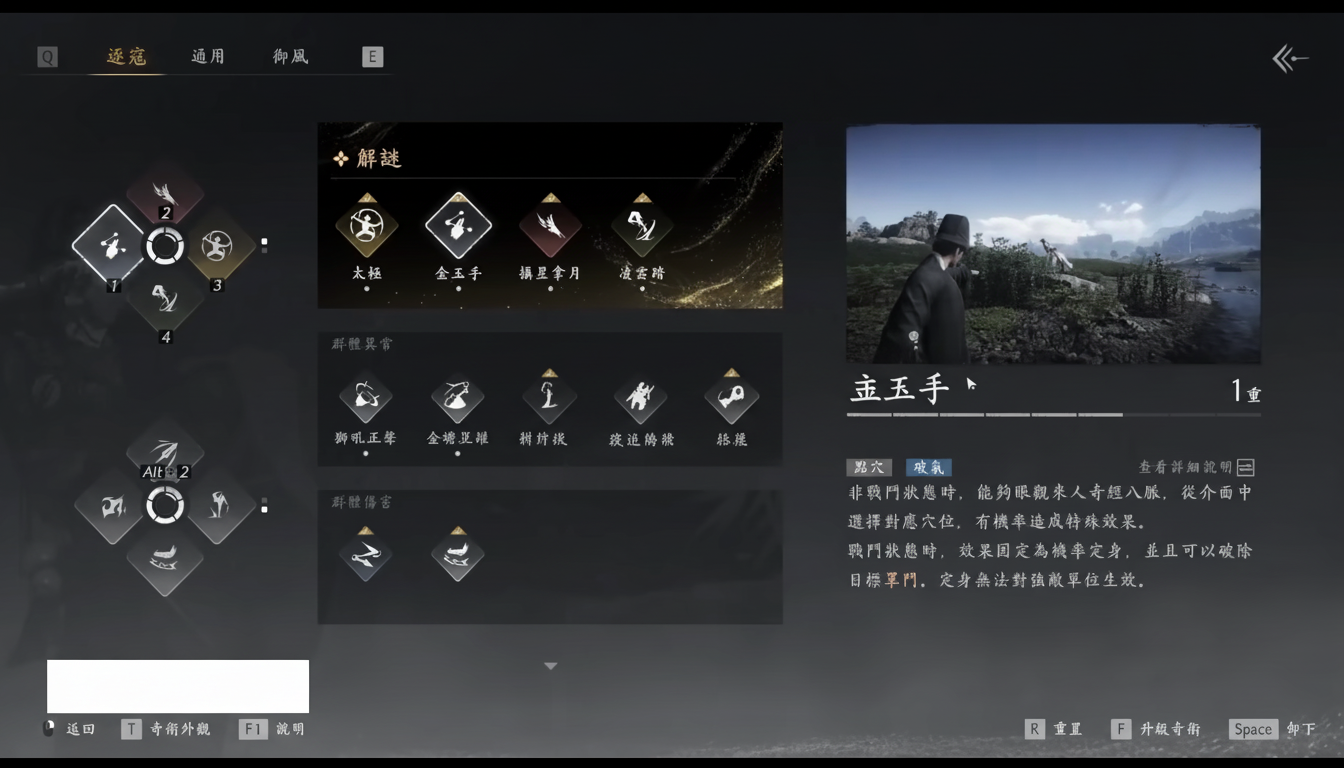Click the second skill in 群體異常 row

tap(457, 396)
